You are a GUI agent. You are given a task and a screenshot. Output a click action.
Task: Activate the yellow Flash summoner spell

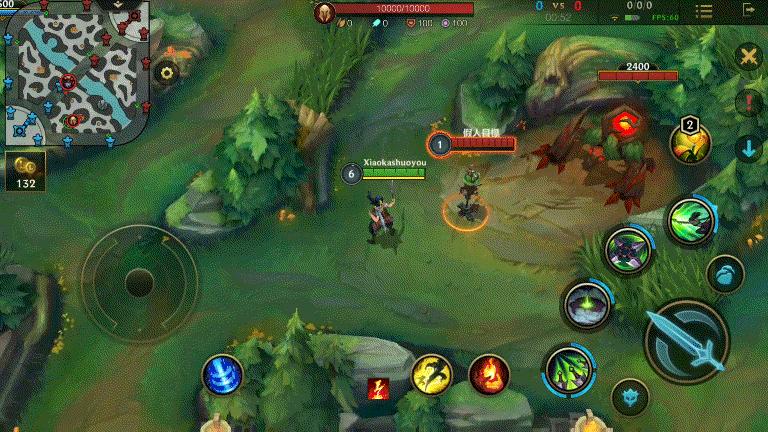(431, 374)
